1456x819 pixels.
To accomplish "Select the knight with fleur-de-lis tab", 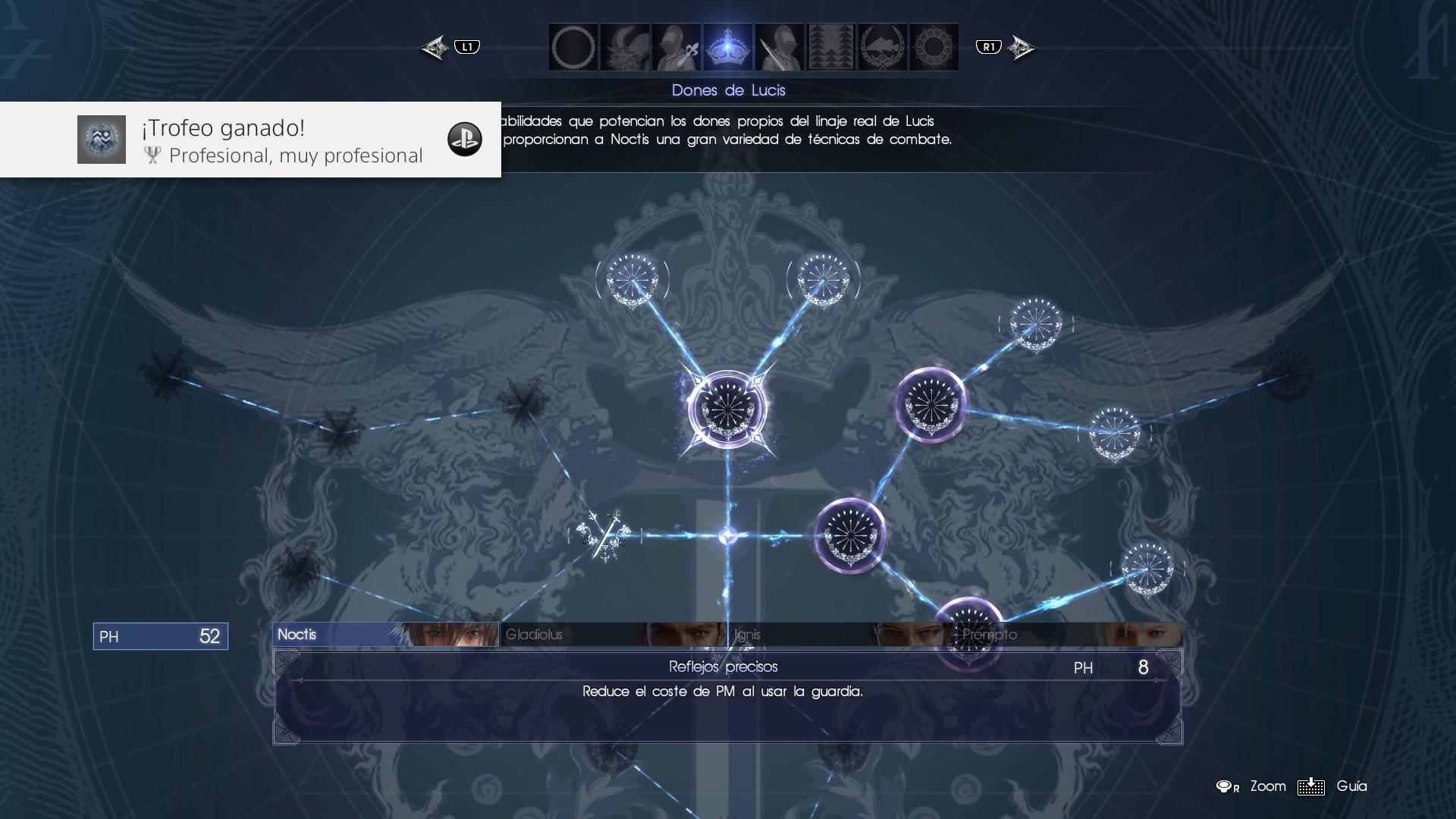I will 676,47.
